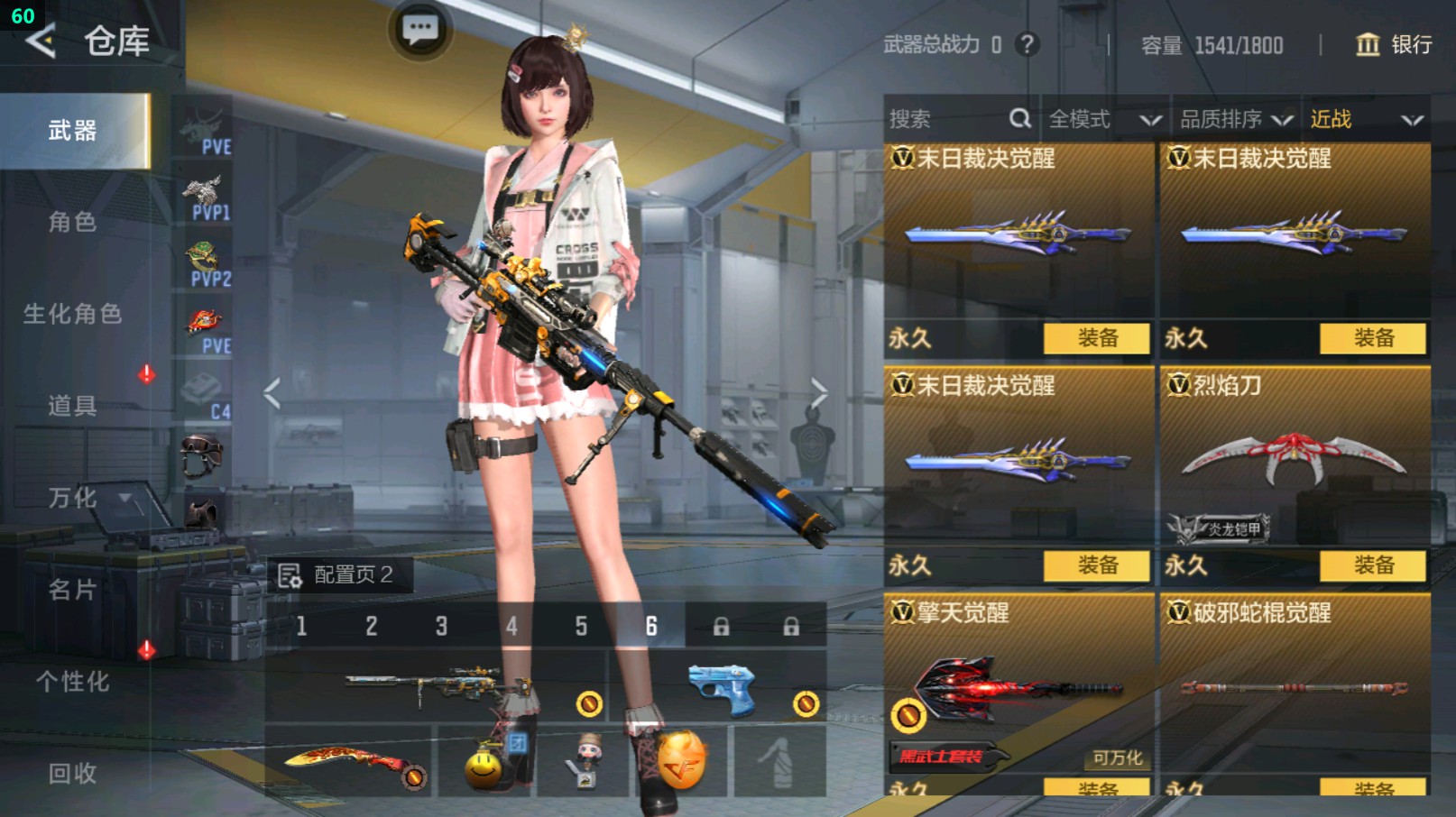
Task: Click the back arrow to exit 仓库
Action: [x=41, y=41]
